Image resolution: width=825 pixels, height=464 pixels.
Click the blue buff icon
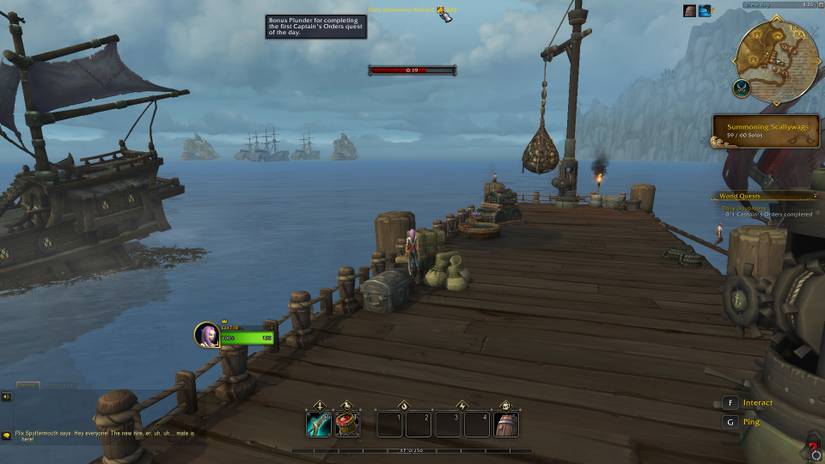tap(705, 11)
